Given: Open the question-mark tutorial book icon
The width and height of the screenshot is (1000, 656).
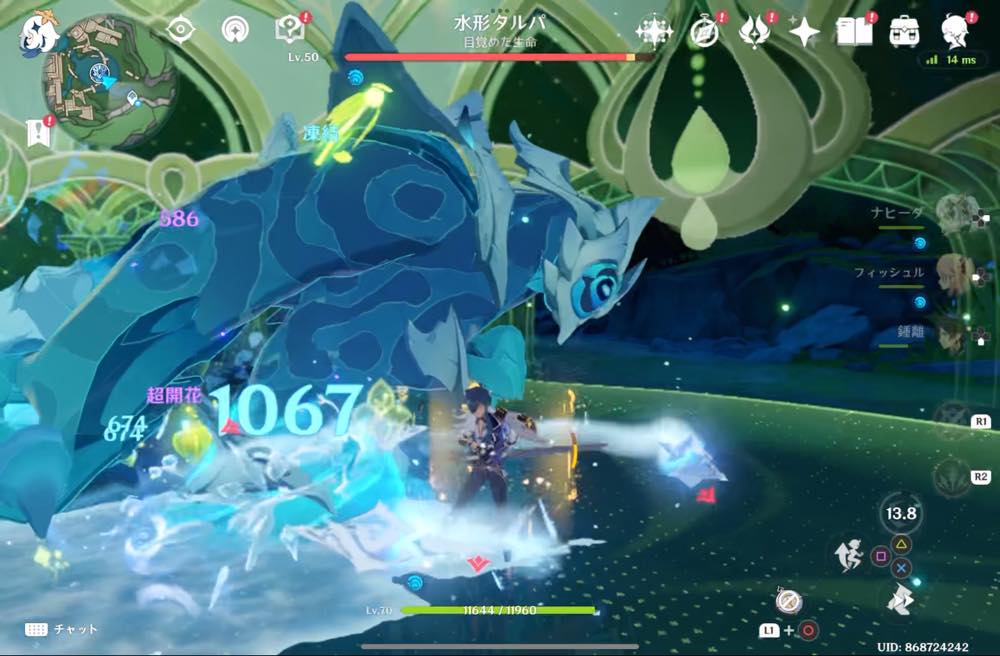Looking at the screenshot, I should (x=289, y=30).
